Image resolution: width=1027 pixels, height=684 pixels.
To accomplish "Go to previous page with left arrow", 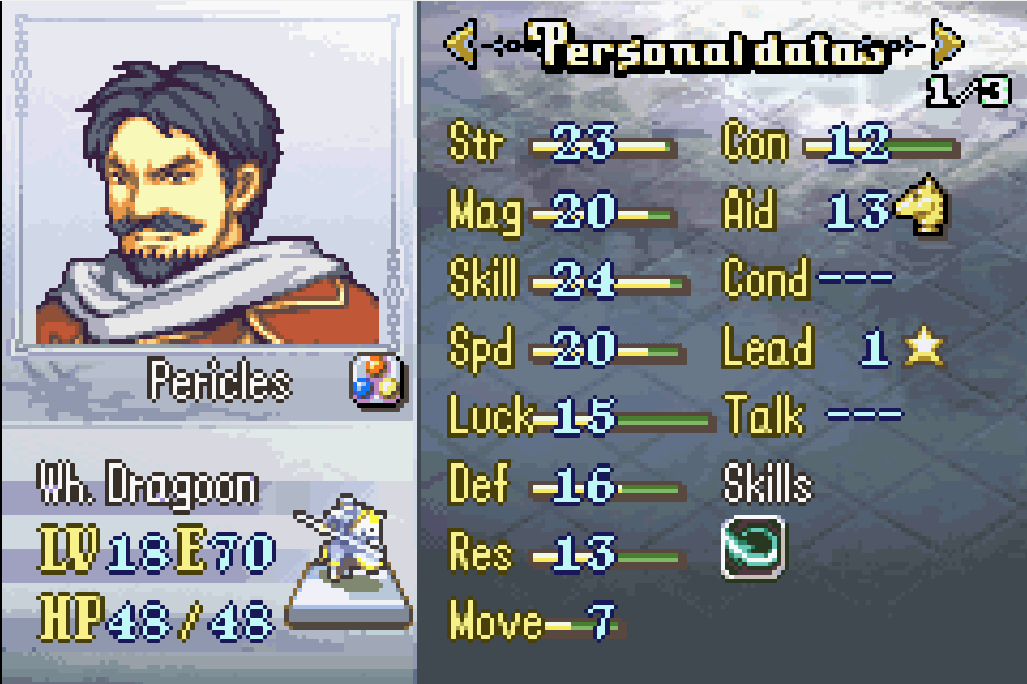I will pyautogui.click(x=459, y=45).
